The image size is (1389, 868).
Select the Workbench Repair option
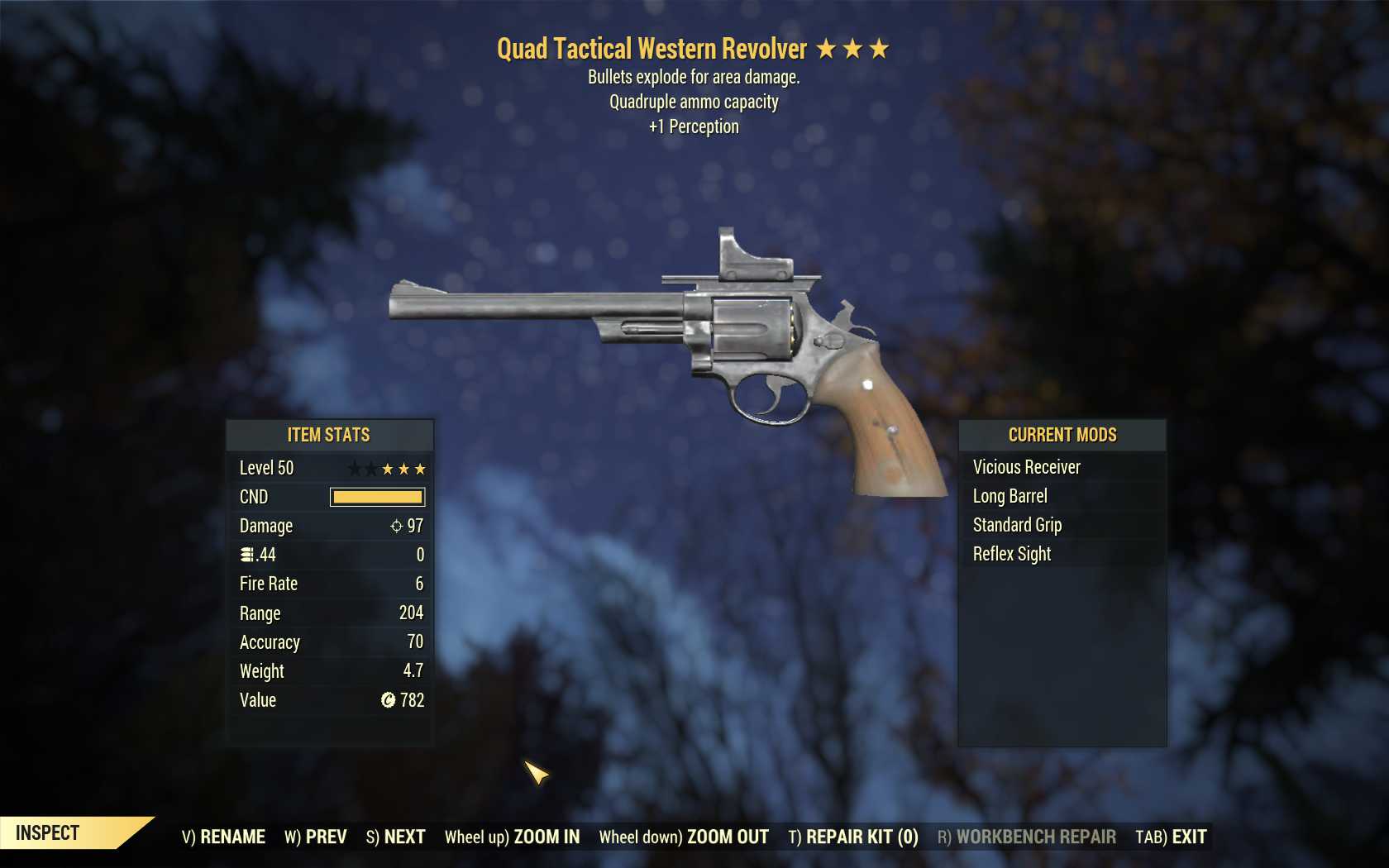(x=1026, y=837)
